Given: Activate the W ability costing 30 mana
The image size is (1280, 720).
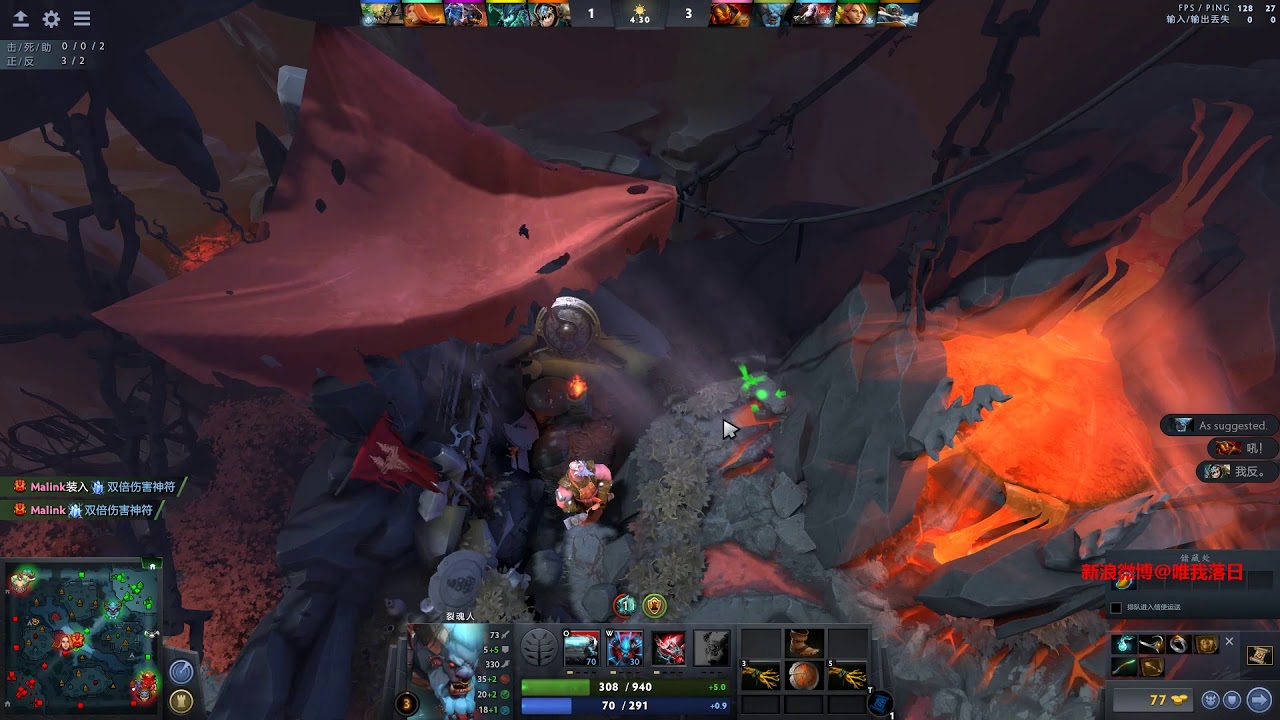Looking at the screenshot, I should pos(625,648).
